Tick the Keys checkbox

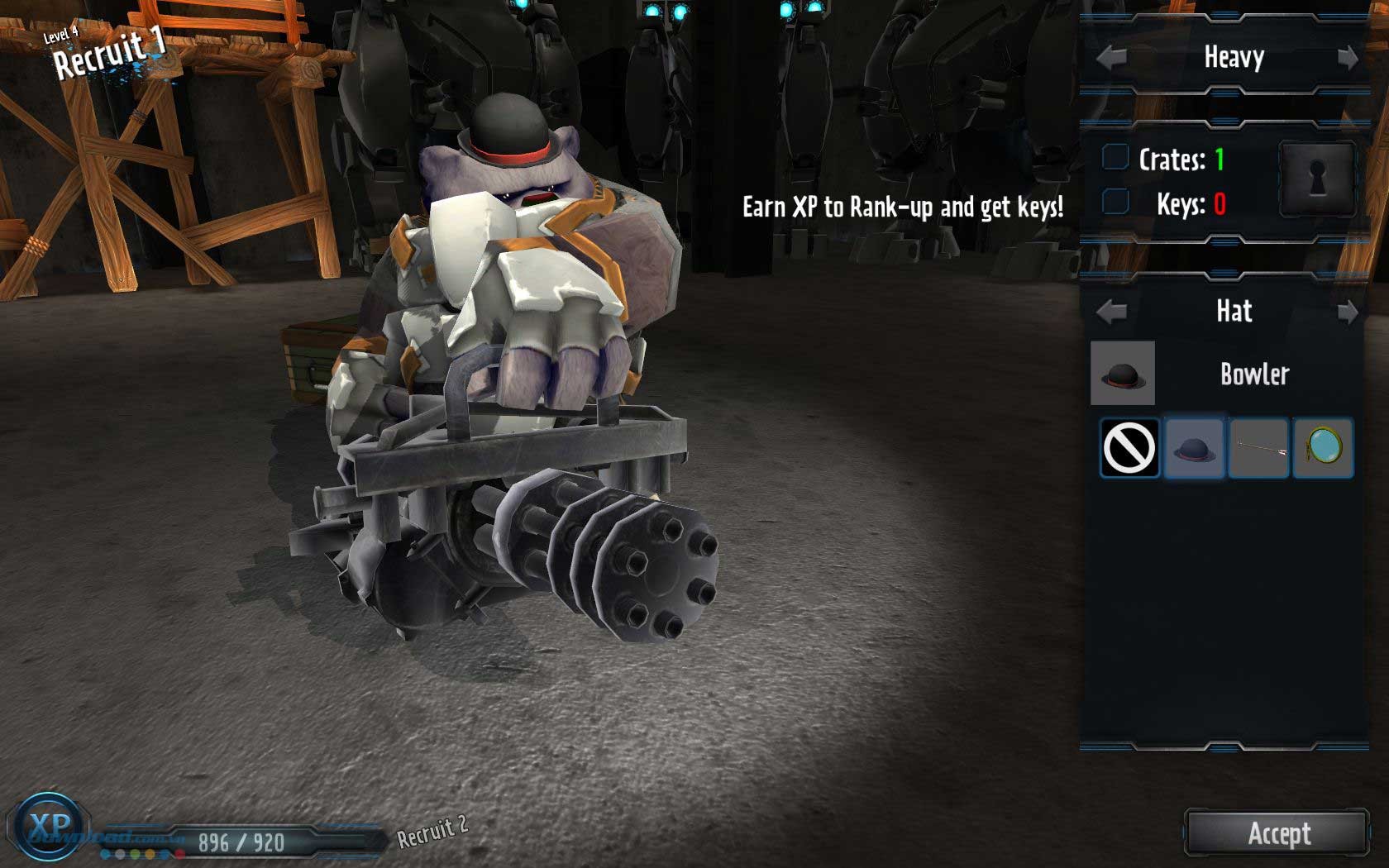click(x=1115, y=201)
